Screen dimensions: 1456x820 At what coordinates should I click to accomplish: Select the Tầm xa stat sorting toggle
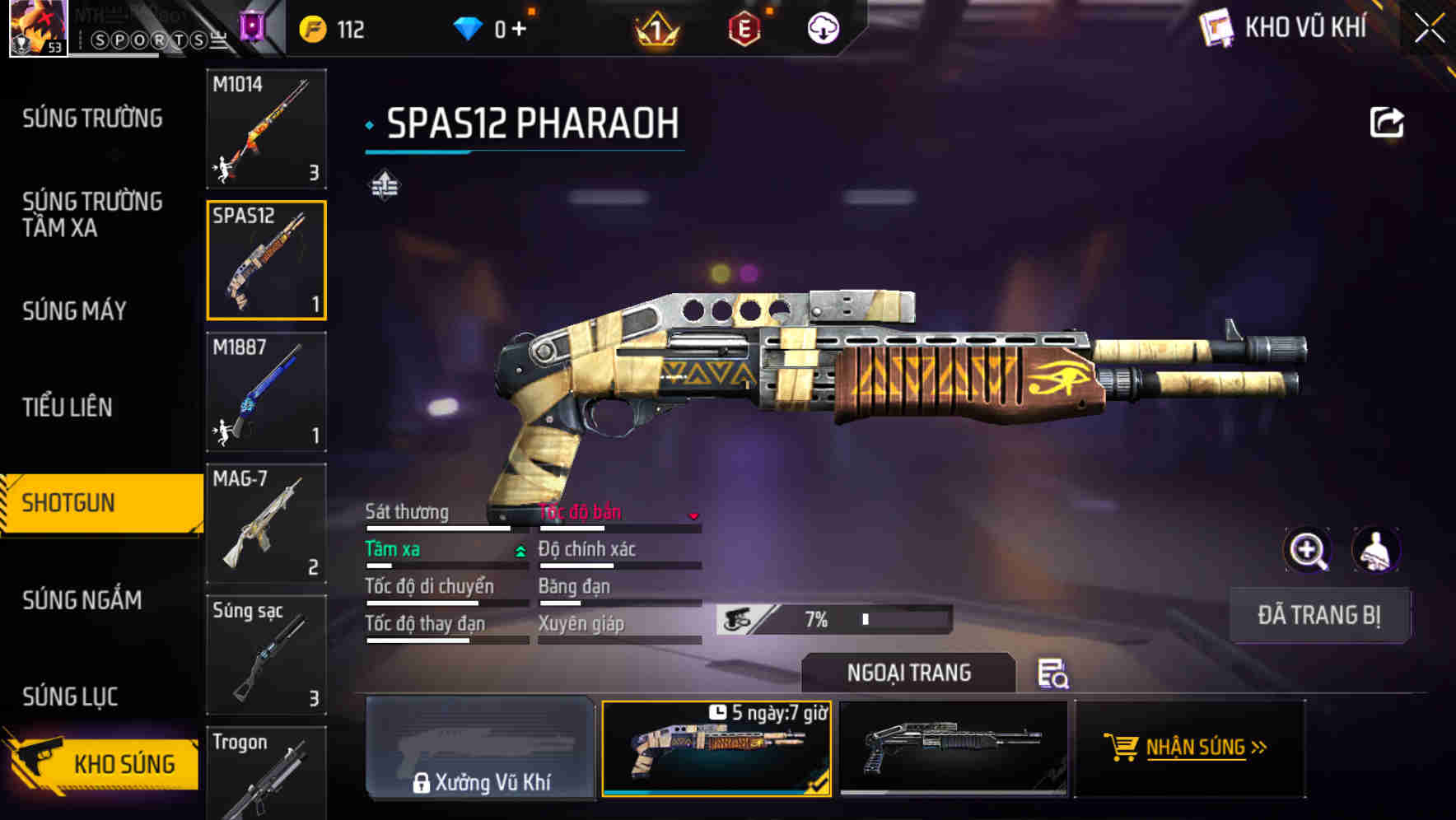(519, 549)
